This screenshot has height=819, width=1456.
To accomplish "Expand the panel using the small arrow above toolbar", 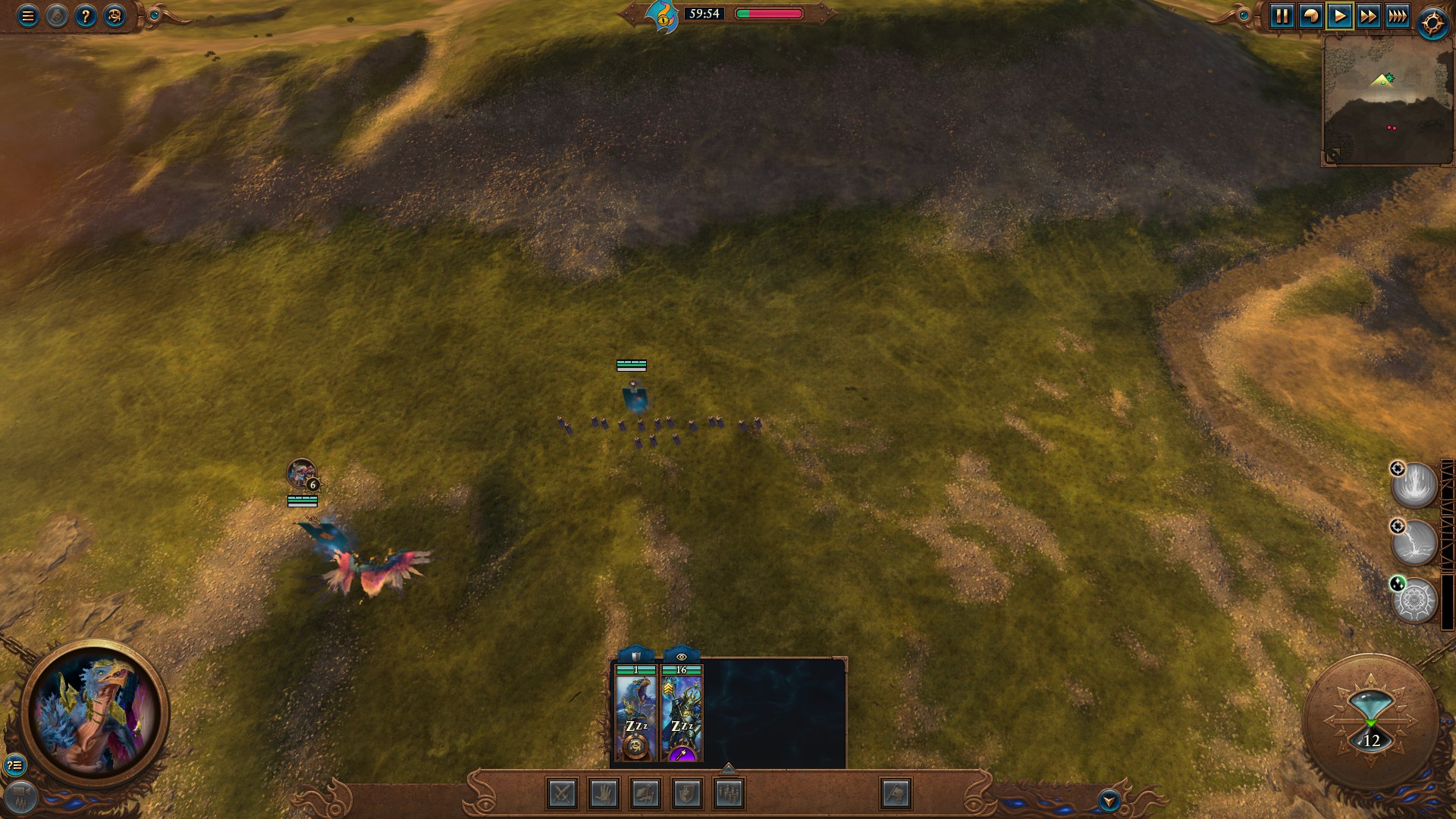I will tap(728, 770).
